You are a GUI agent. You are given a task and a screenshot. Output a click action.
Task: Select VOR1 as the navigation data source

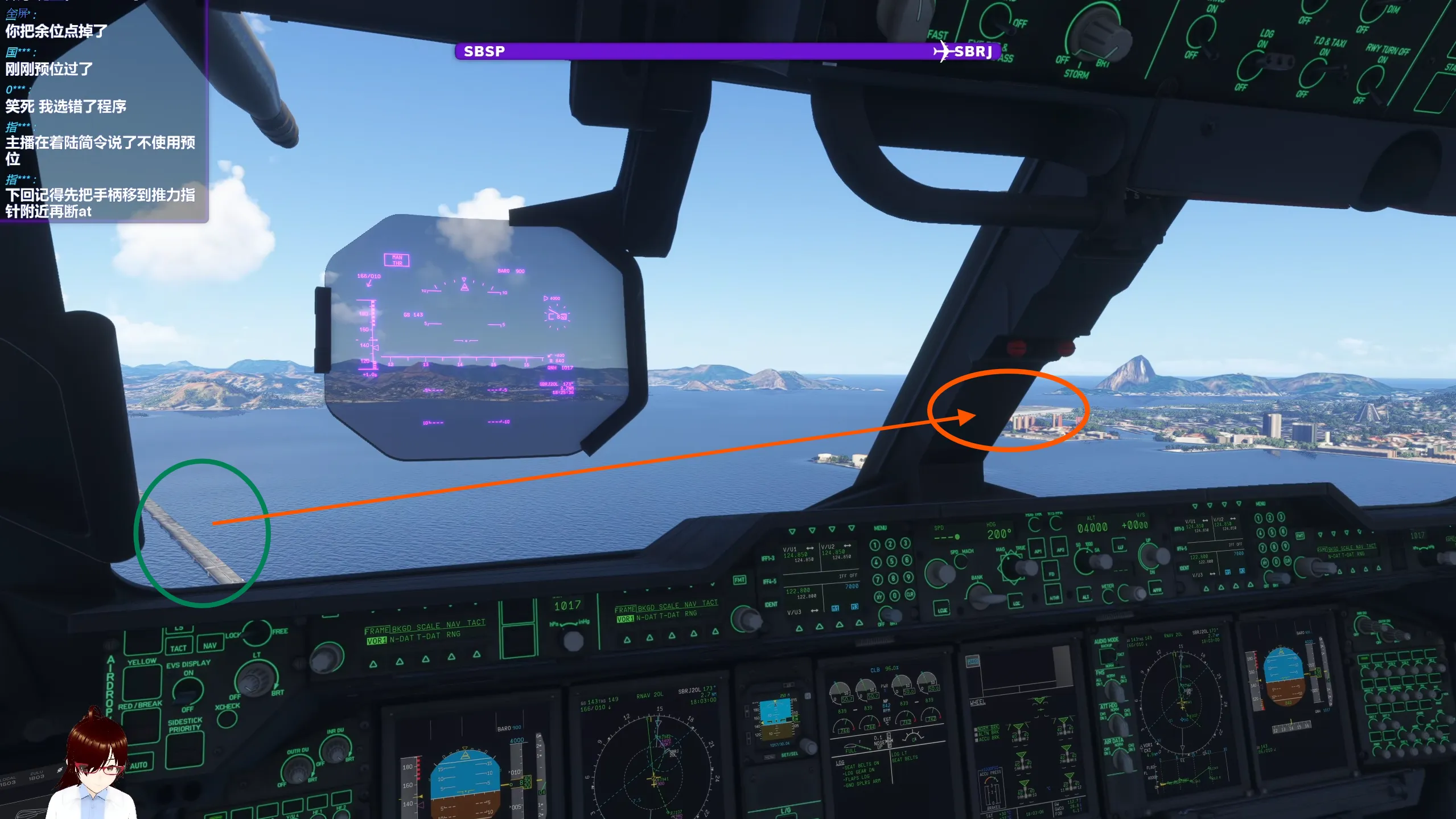(x=376, y=640)
